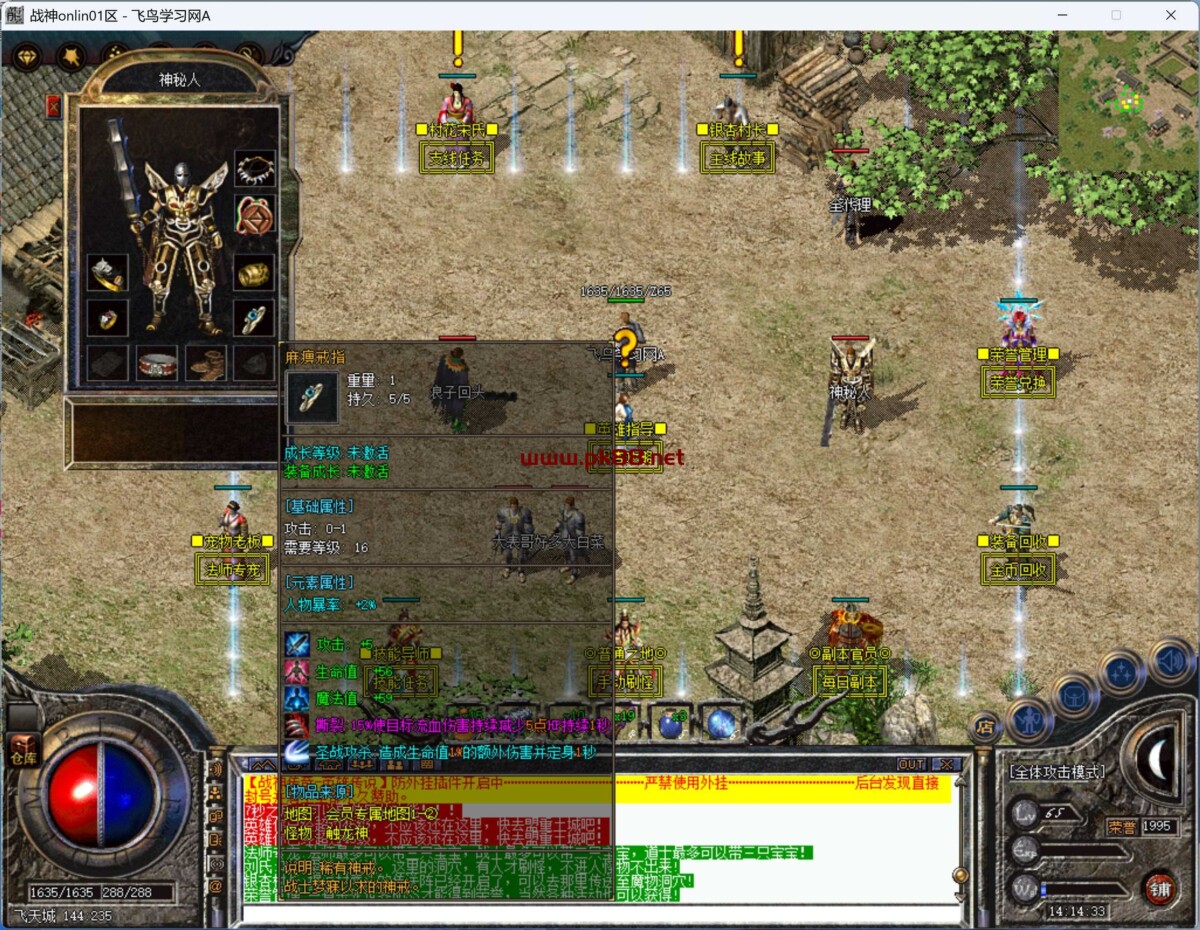
Task: Select the red belt equipment slot
Action: pos(157,363)
